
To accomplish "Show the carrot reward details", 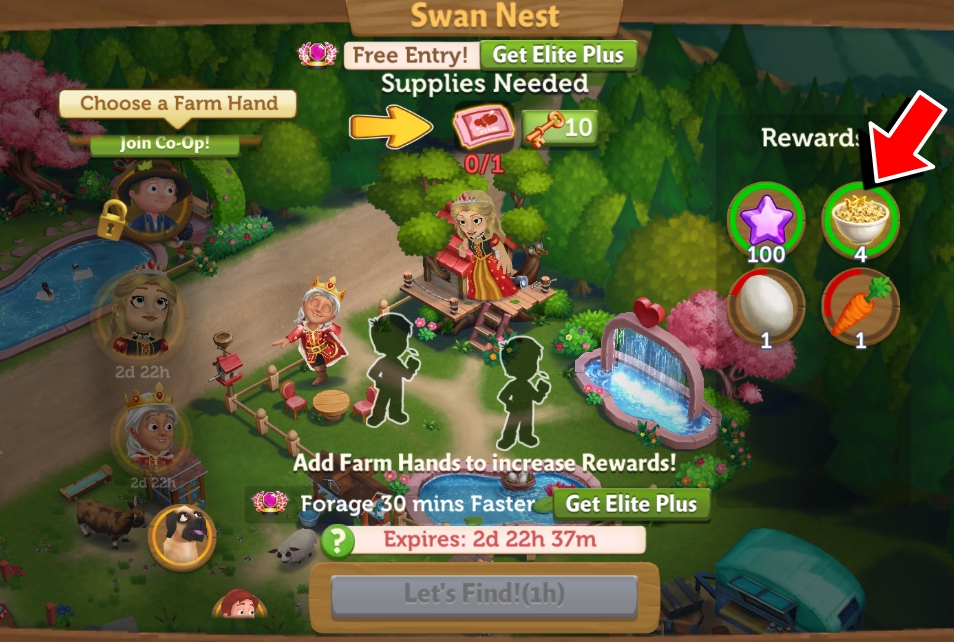I will coord(860,306).
